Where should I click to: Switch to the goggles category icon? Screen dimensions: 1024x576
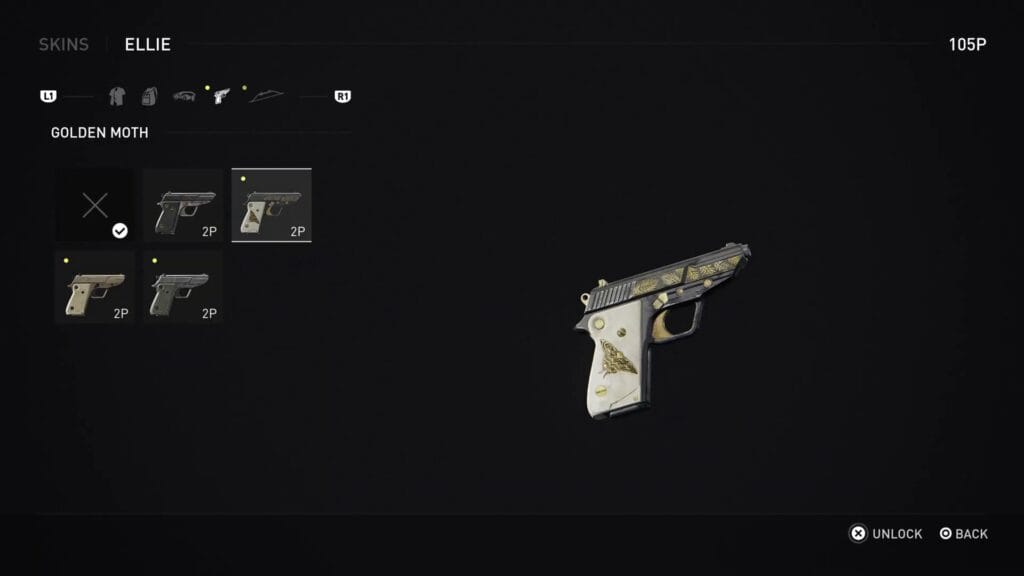point(184,97)
